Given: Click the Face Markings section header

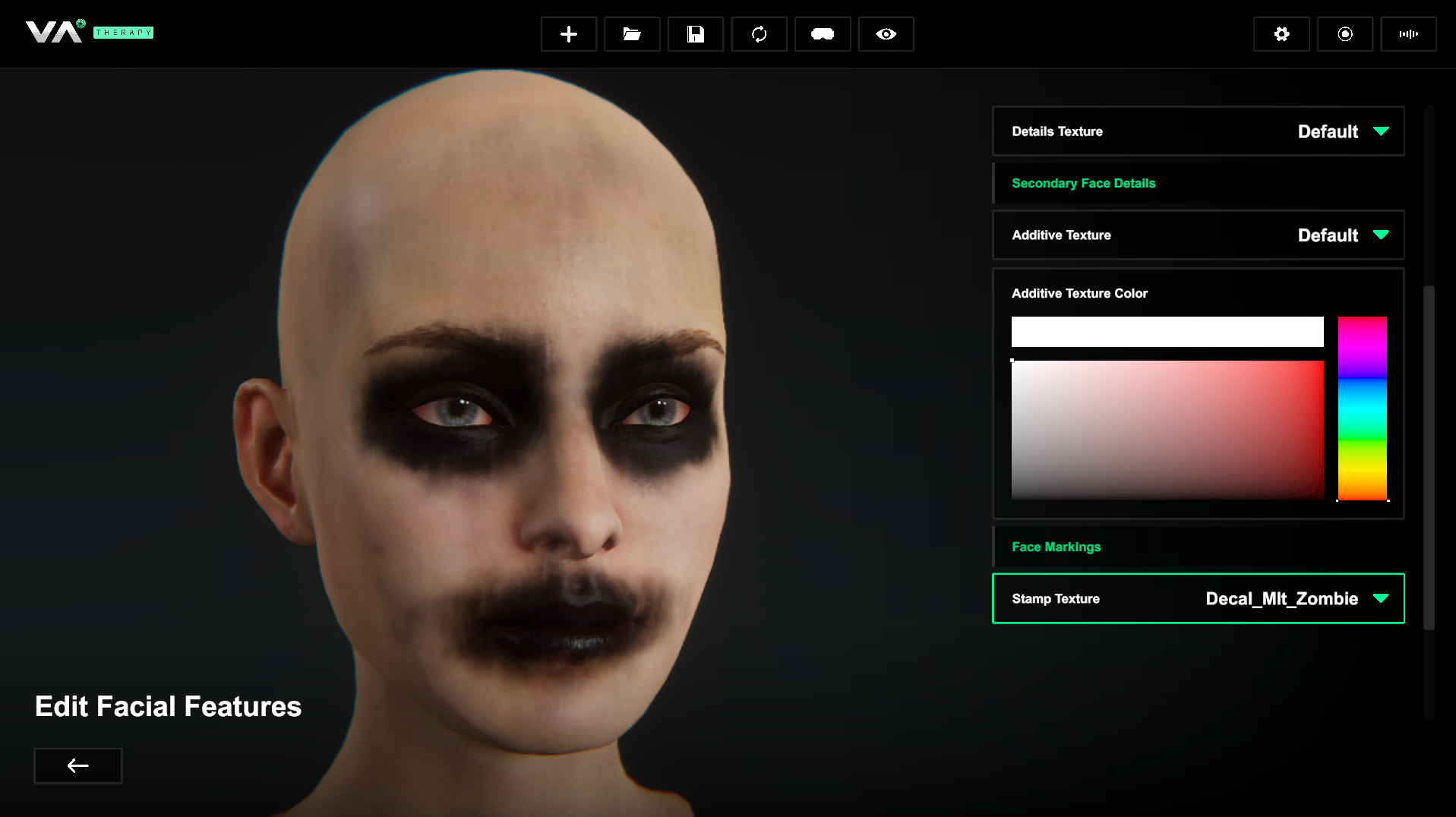Looking at the screenshot, I should (x=1056, y=547).
